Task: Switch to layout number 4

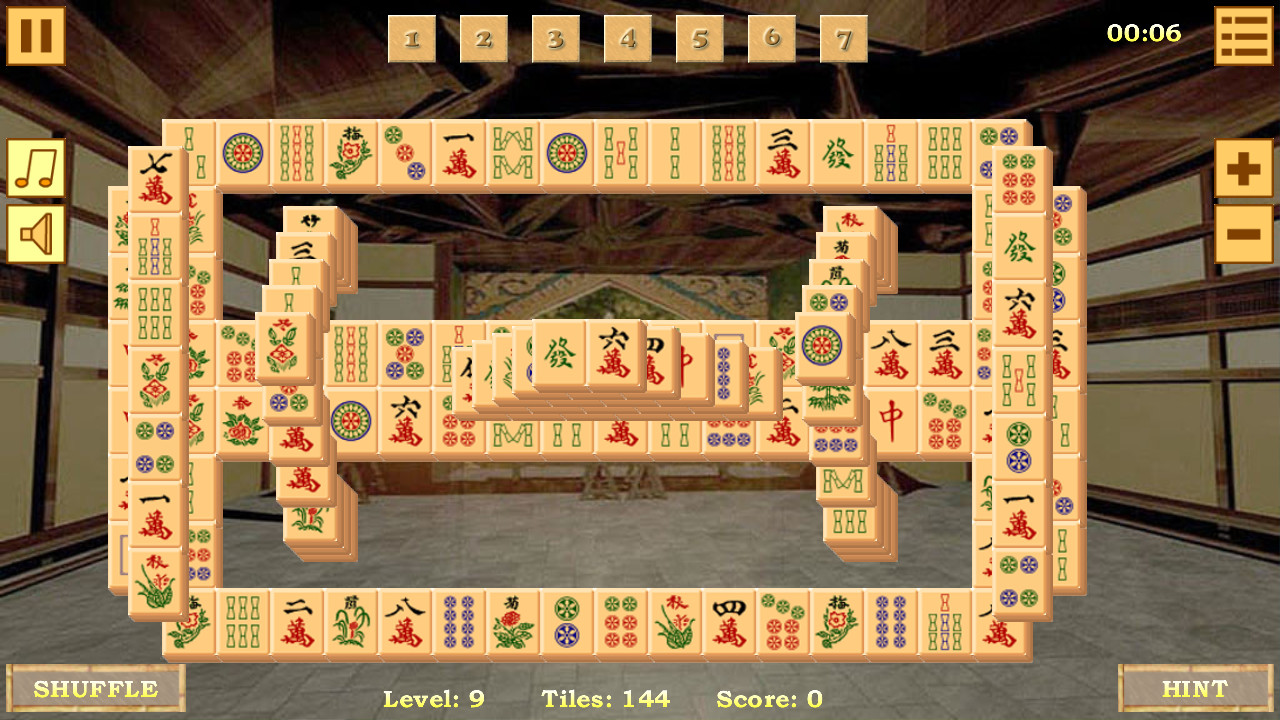Action: coord(628,40)
